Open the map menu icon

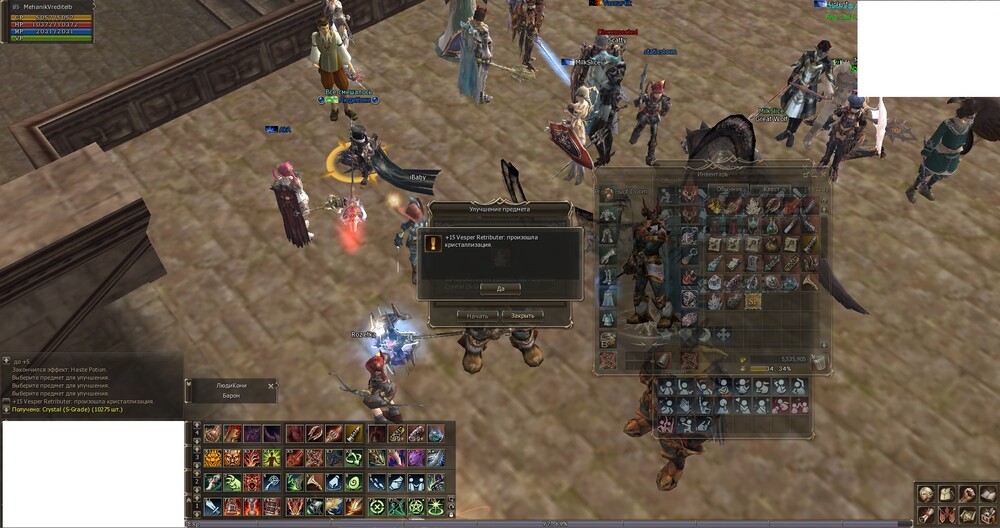[x=966, y=515]
